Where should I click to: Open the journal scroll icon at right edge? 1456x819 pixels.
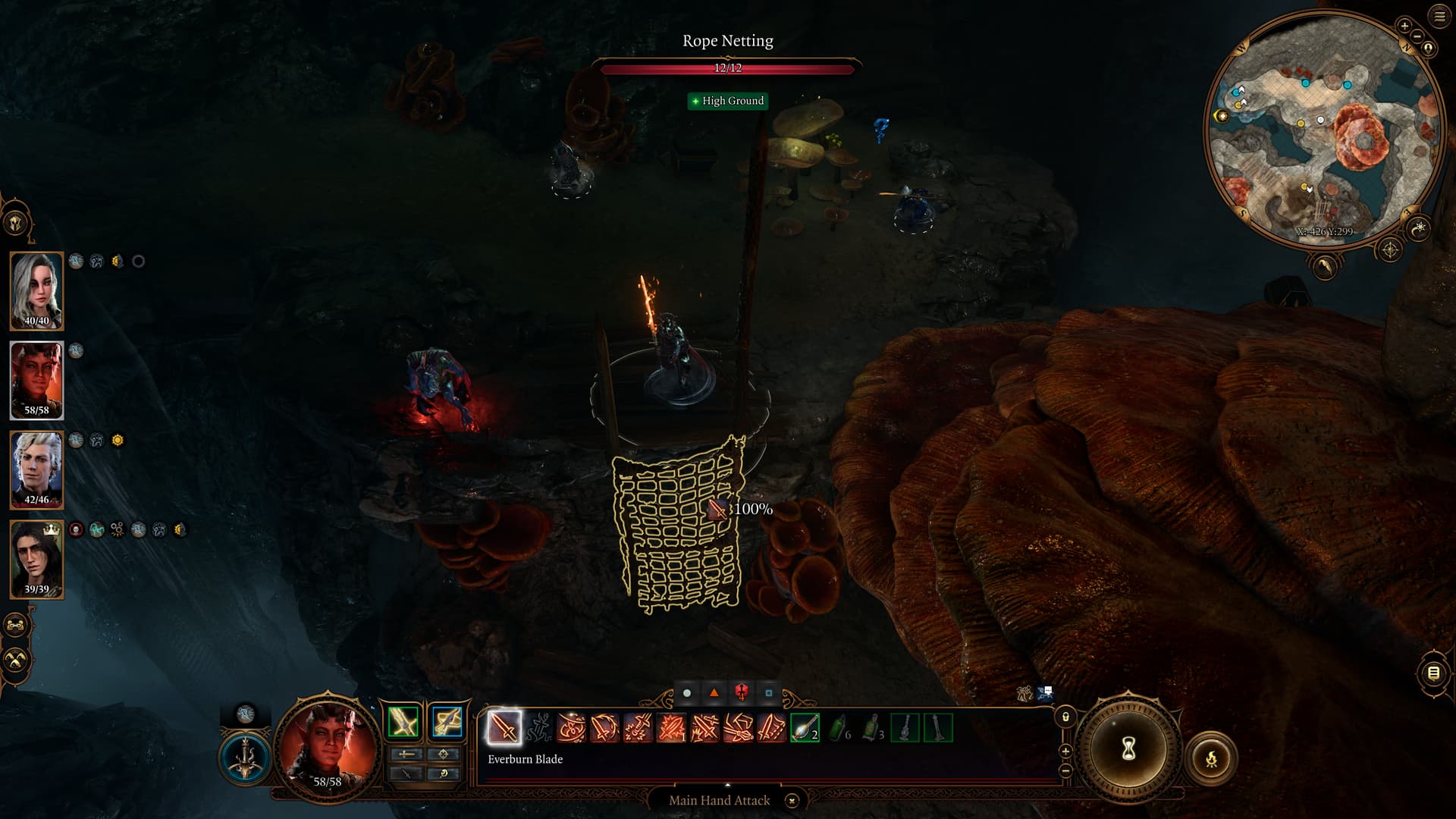pos(1433,673)
